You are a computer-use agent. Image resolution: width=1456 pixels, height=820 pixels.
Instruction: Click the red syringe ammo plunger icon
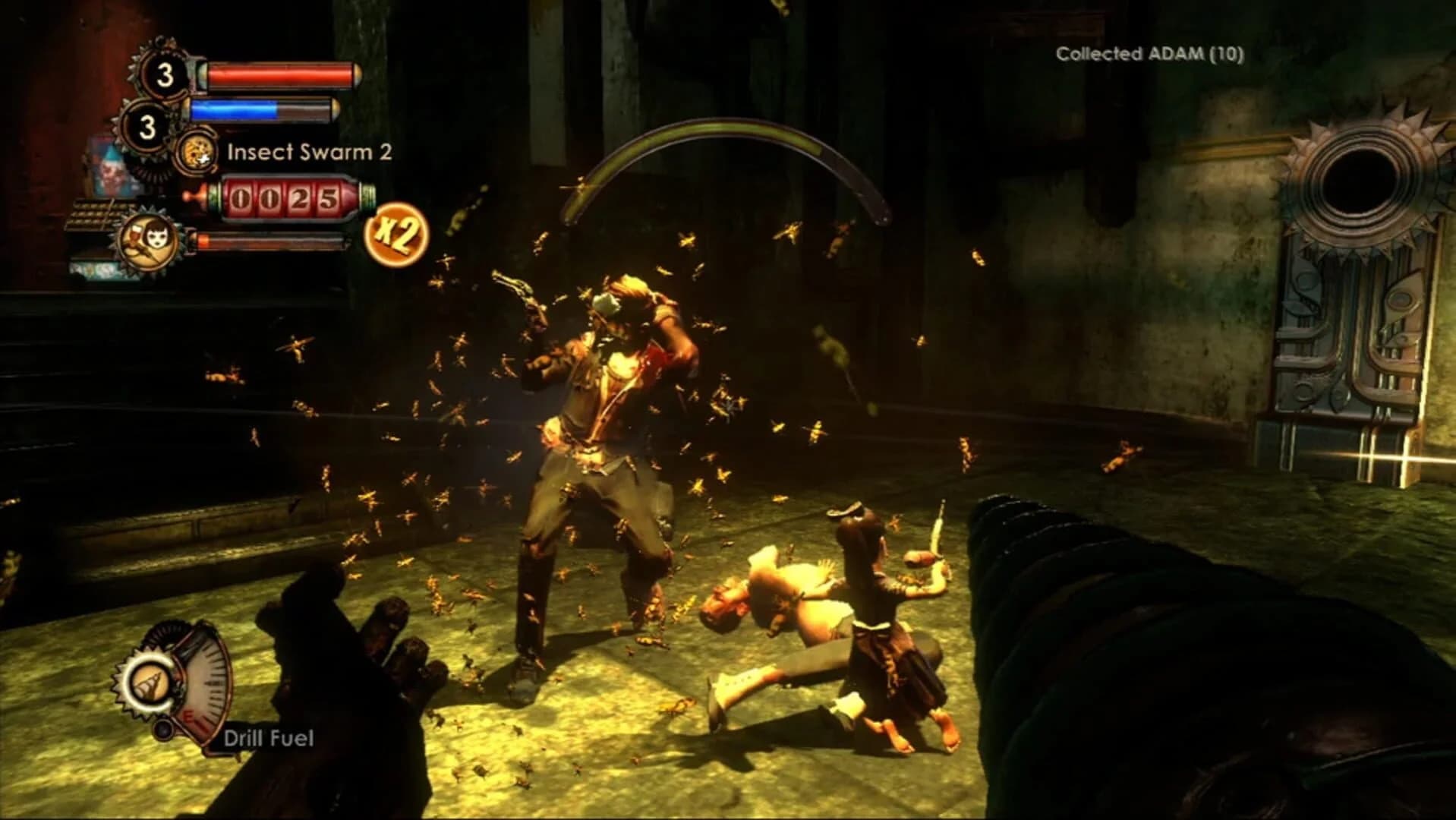click(195, 197)
